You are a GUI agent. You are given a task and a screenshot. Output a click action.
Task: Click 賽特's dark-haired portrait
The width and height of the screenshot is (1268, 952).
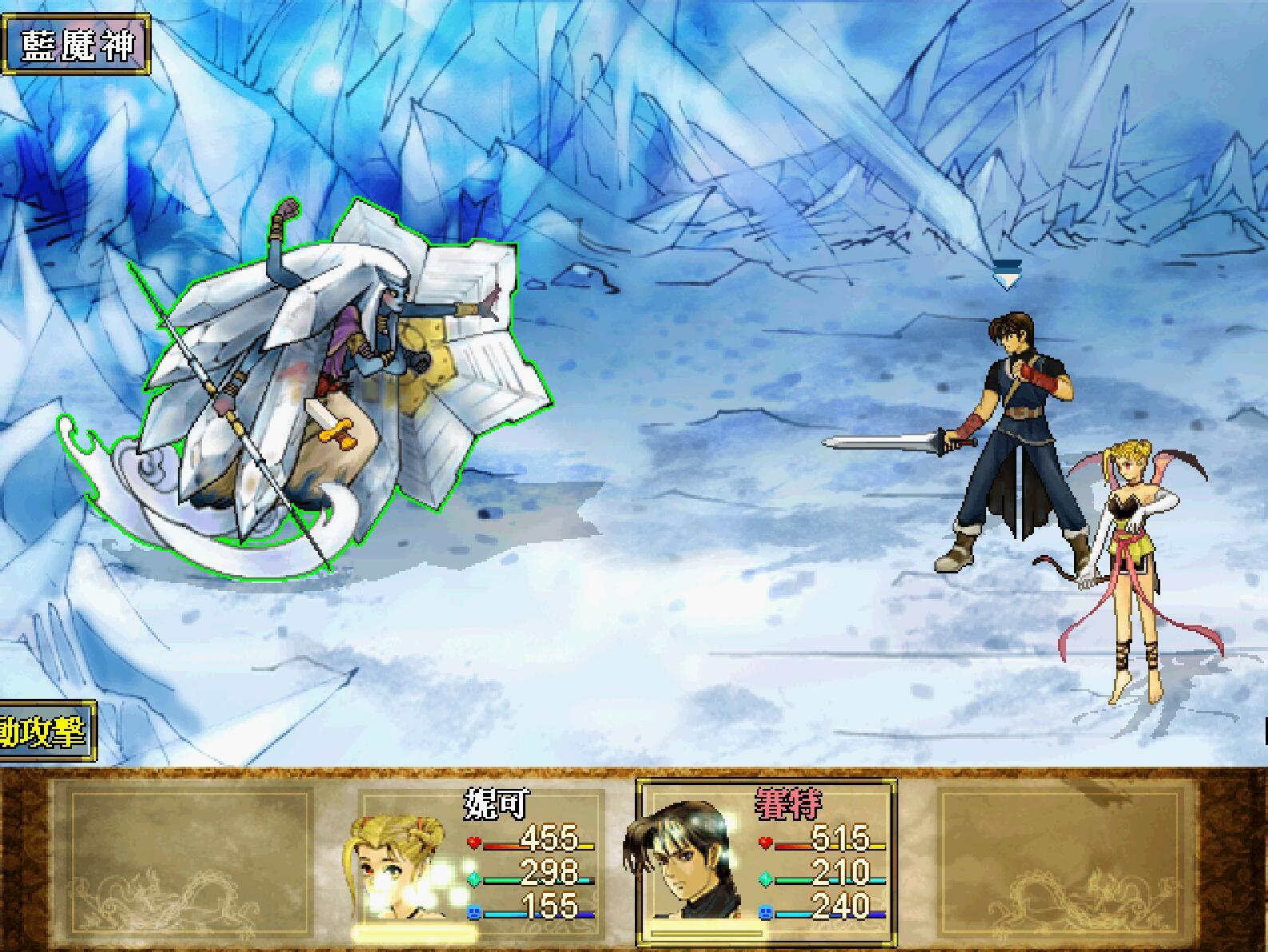click(x=679, y=867)
